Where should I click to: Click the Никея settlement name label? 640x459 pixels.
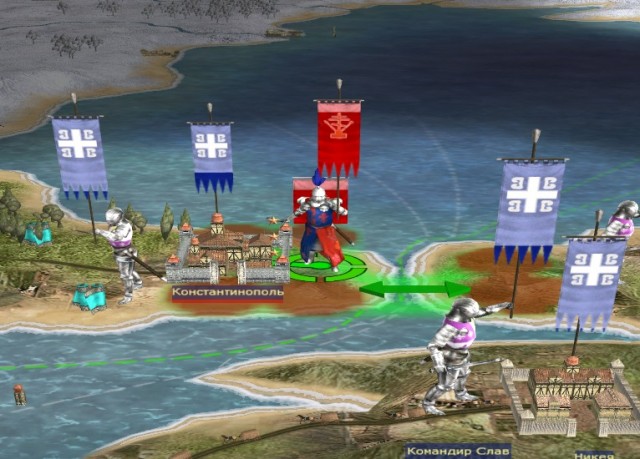coord(595,453)
